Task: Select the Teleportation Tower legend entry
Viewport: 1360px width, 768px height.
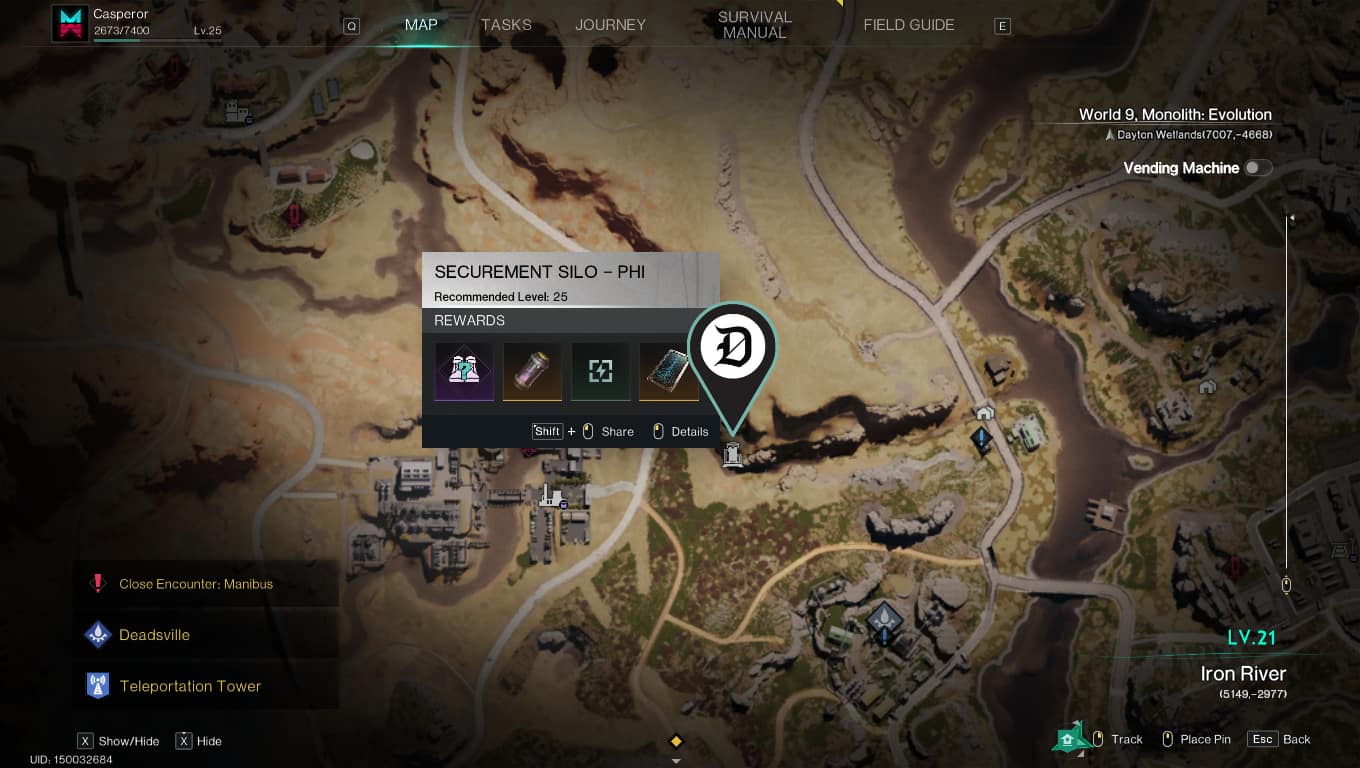Action: tap(189, 686)
